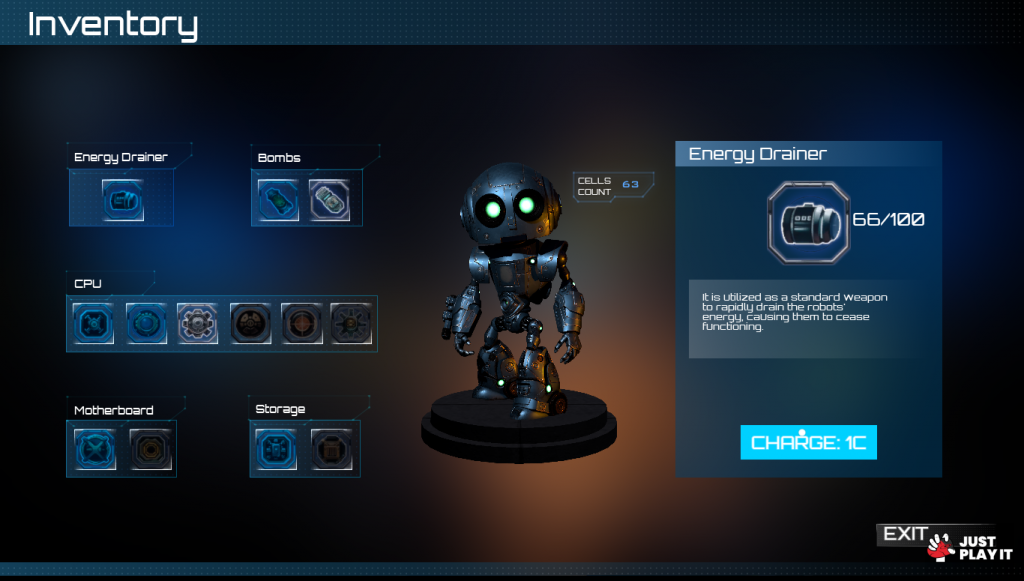
Task: Choose the dark CPU chip with orange crosshair
Action: pos(301,324)
